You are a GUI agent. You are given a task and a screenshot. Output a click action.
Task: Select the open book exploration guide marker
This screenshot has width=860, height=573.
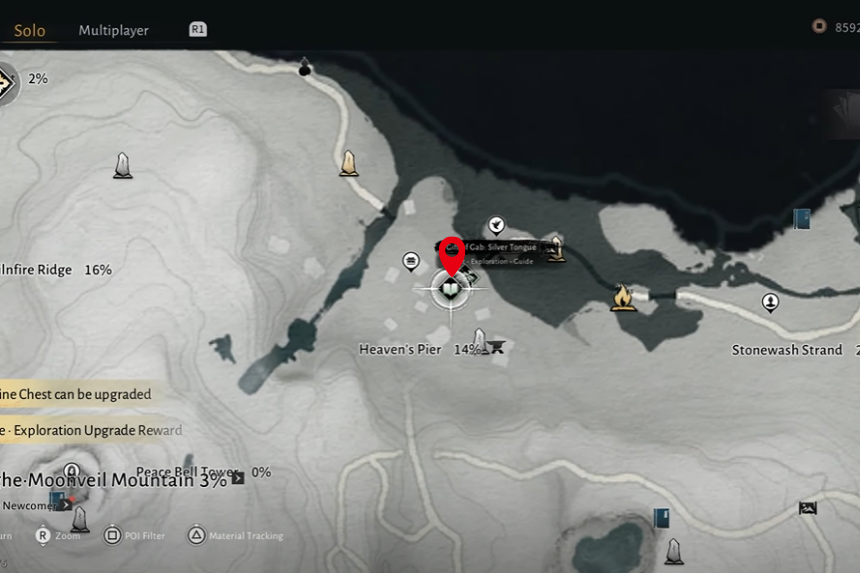coord(450,290)
